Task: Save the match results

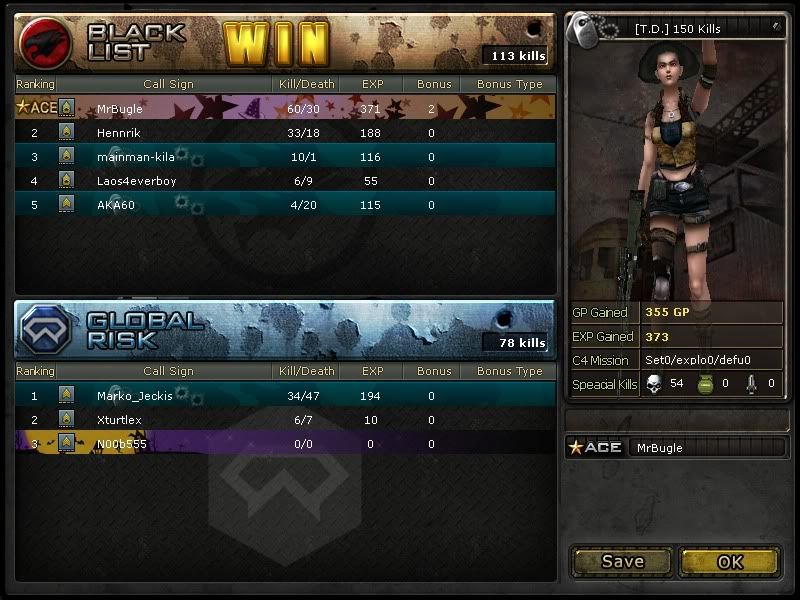Action: [x=622, y=561]
